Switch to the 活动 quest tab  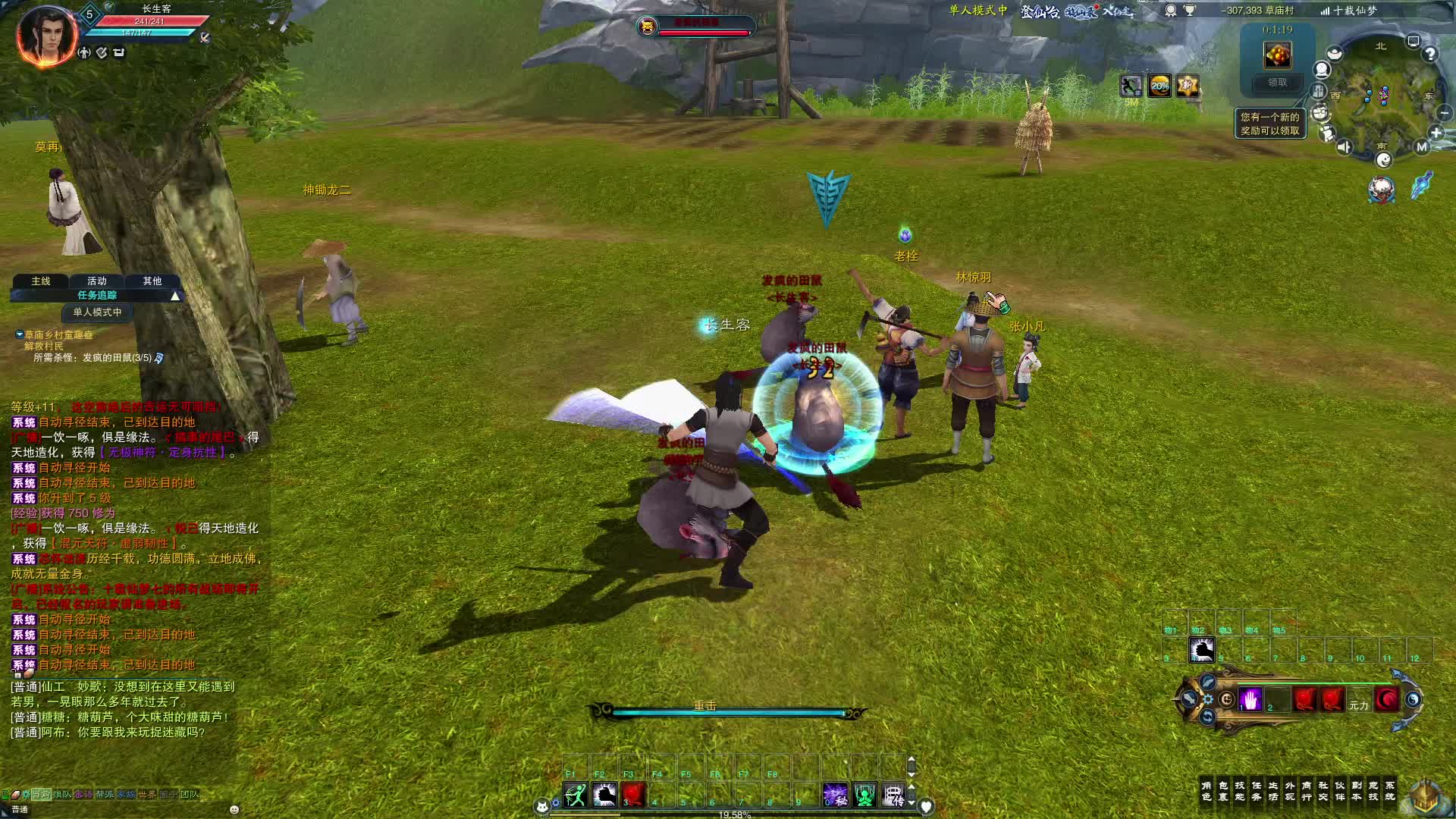[x=97, y=281]
